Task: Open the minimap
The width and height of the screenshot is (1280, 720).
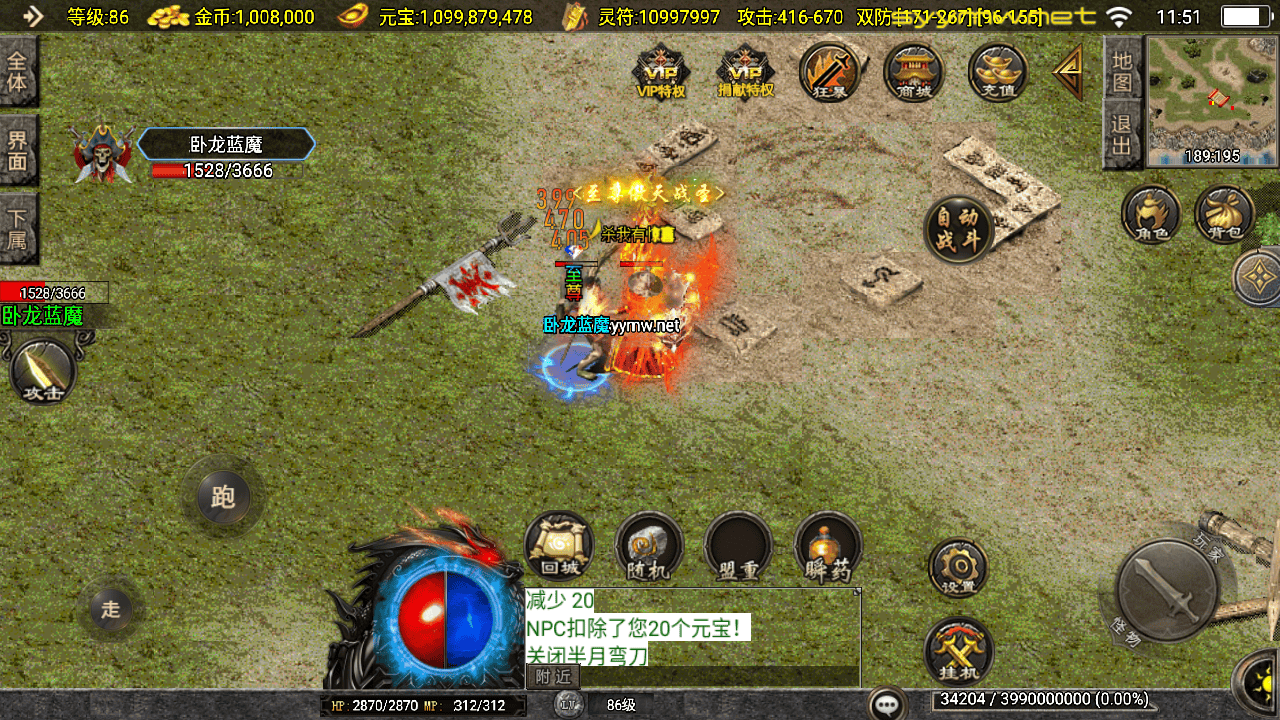Action: point(1212,100)
